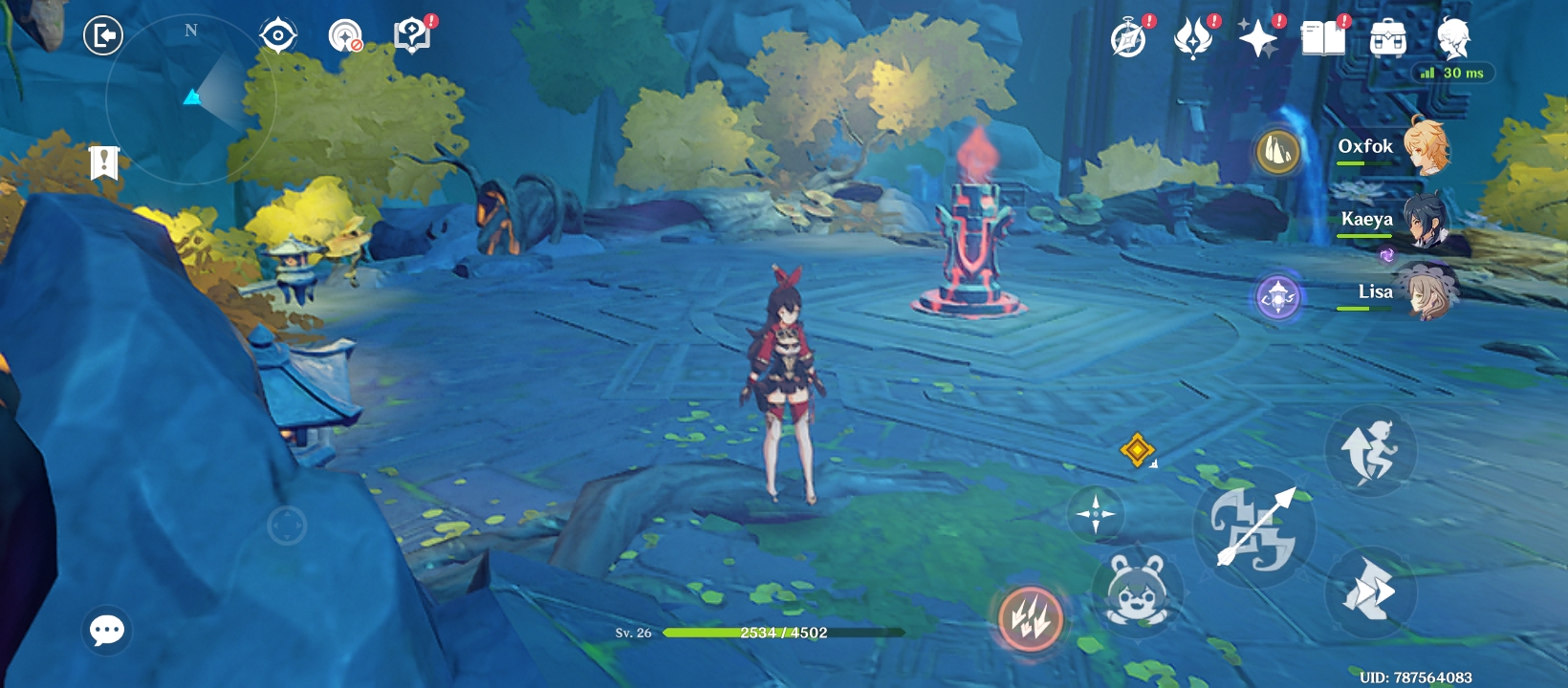
Task: Open the Battle Pass winged icon
Action: (1193, 39)
